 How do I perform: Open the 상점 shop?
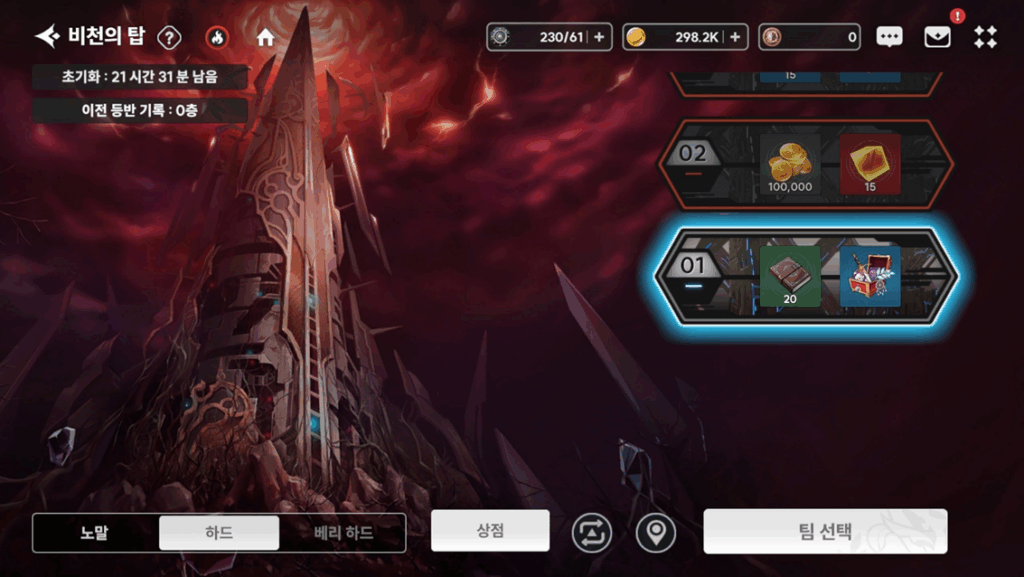tap(490, 530)
